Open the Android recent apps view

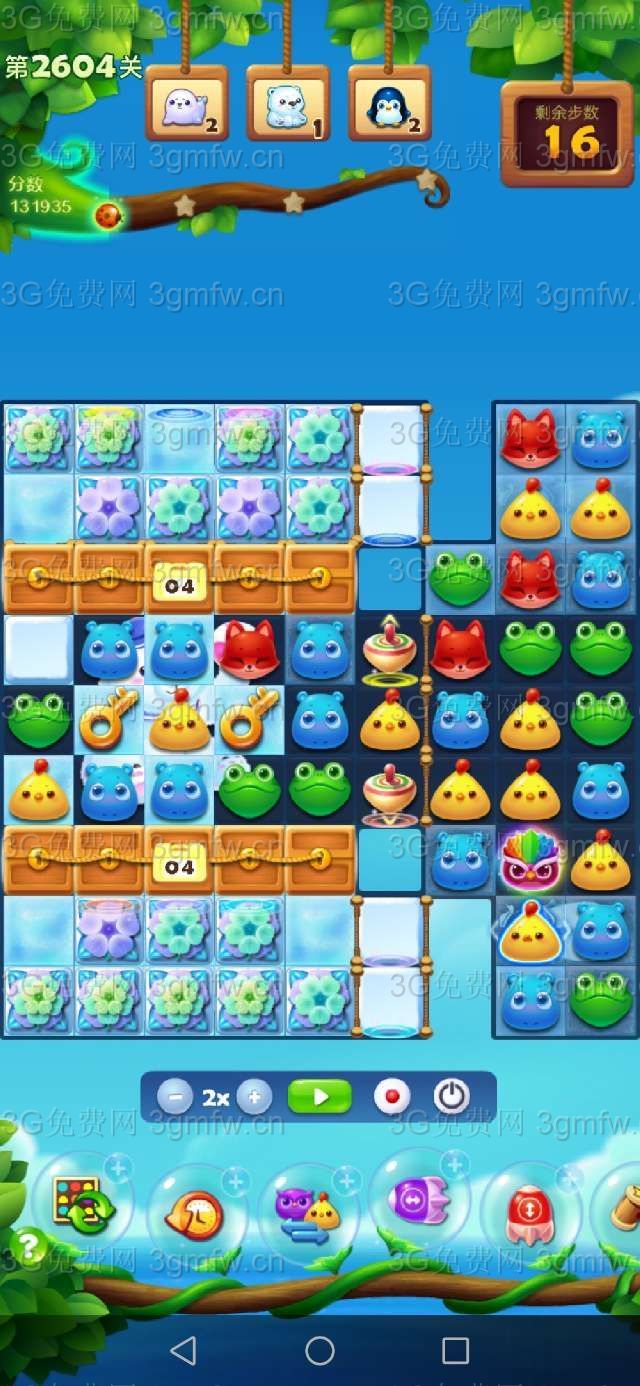pyautogui.click(x=455, y=1351)
